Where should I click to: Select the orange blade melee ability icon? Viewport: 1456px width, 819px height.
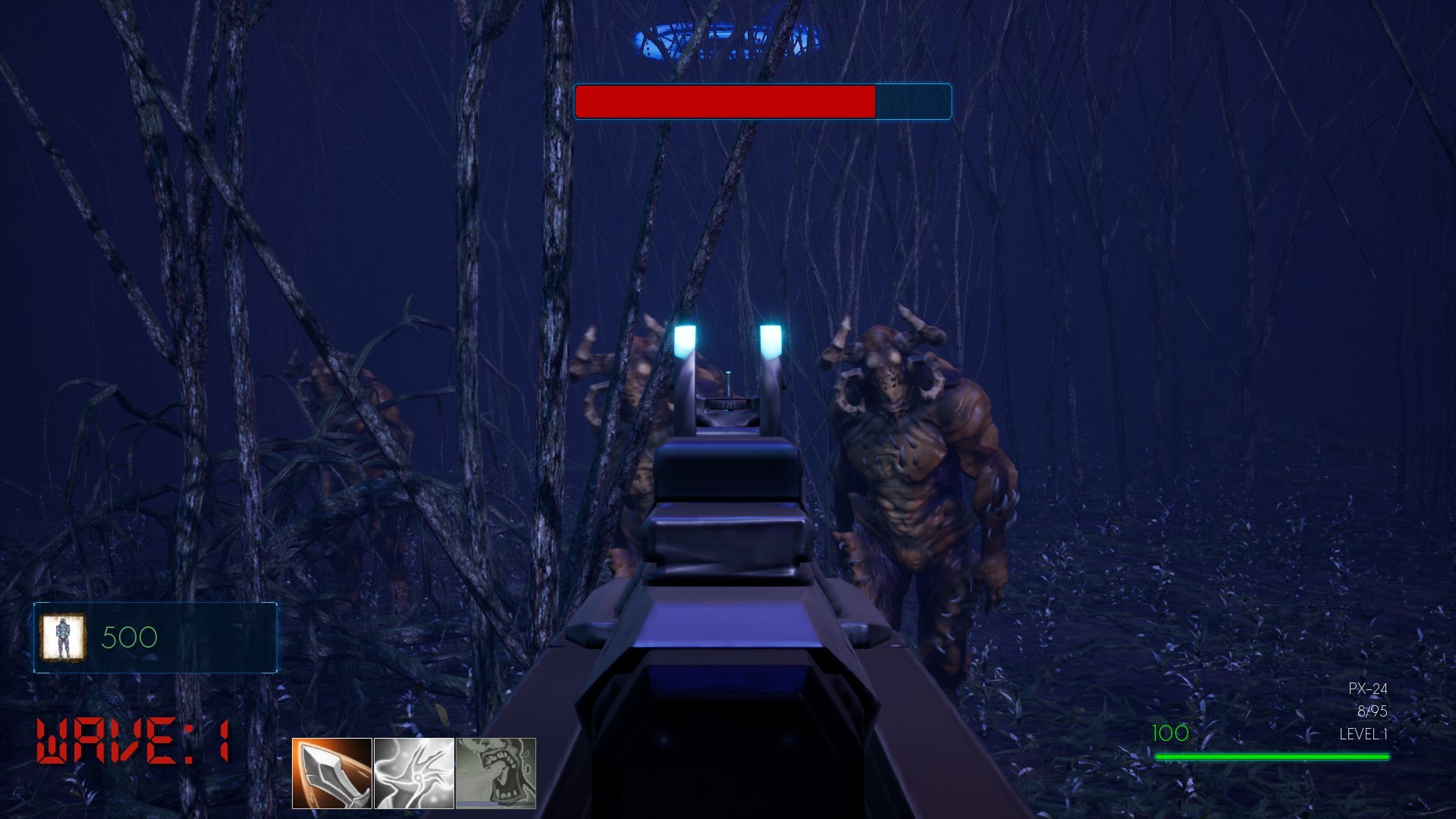[331, 775]
